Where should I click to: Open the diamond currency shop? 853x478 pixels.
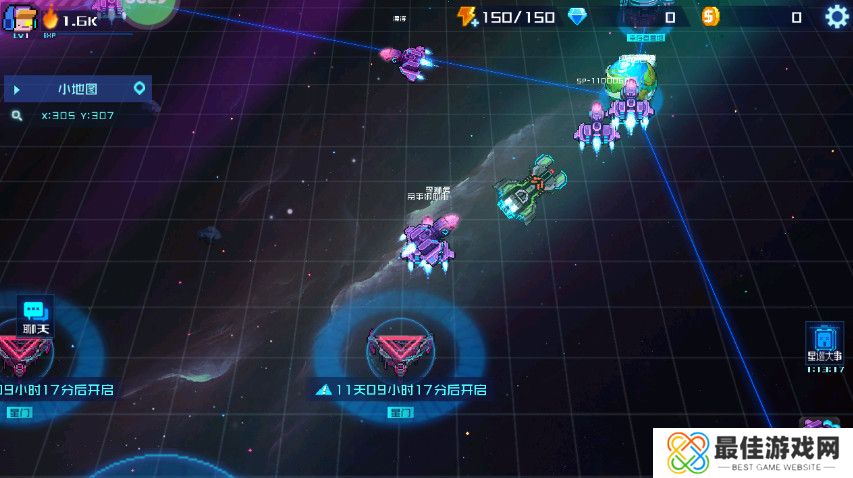click(577, 17)
